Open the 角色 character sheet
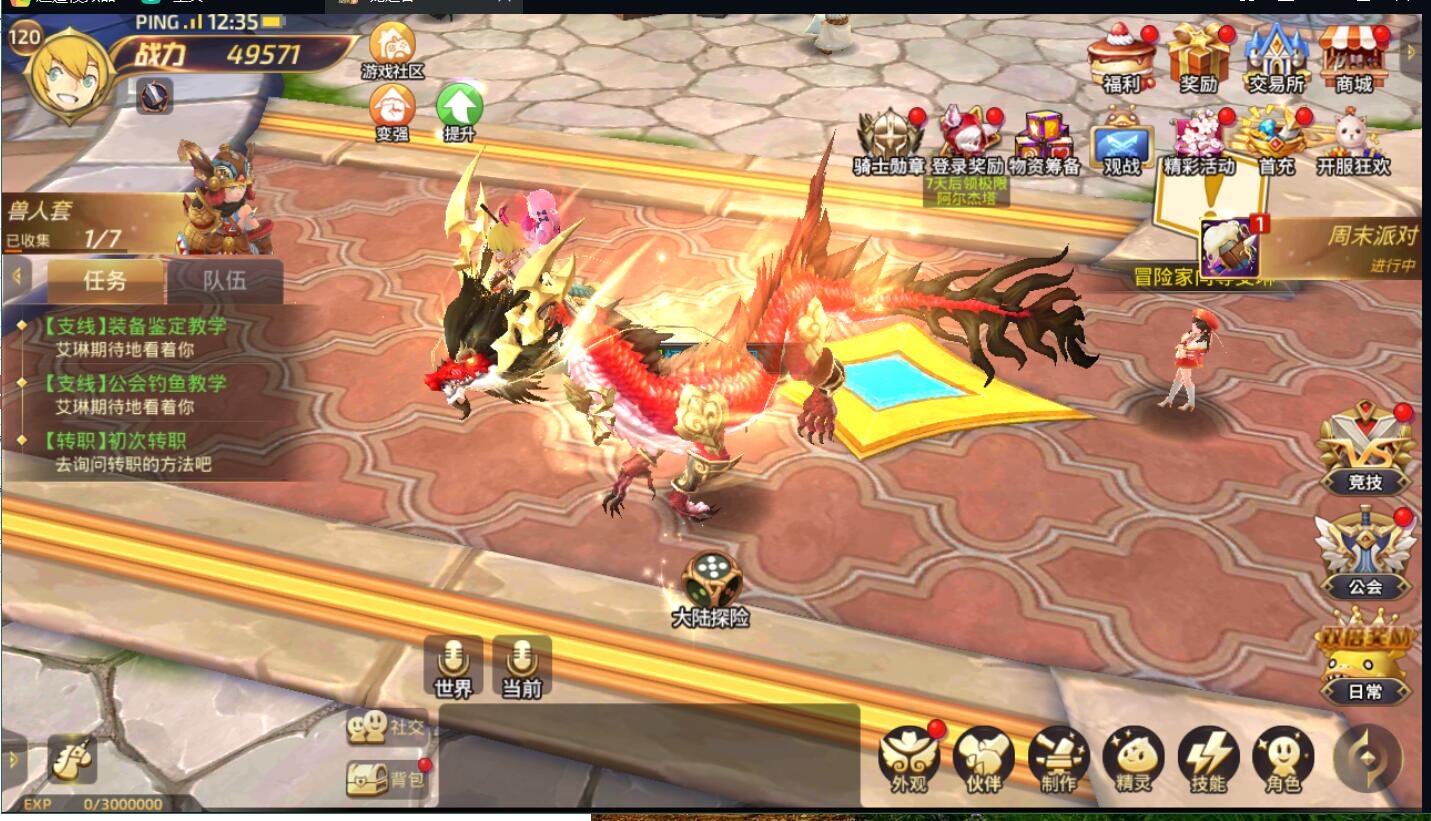1431x821 pixels. click(1283, 758)
